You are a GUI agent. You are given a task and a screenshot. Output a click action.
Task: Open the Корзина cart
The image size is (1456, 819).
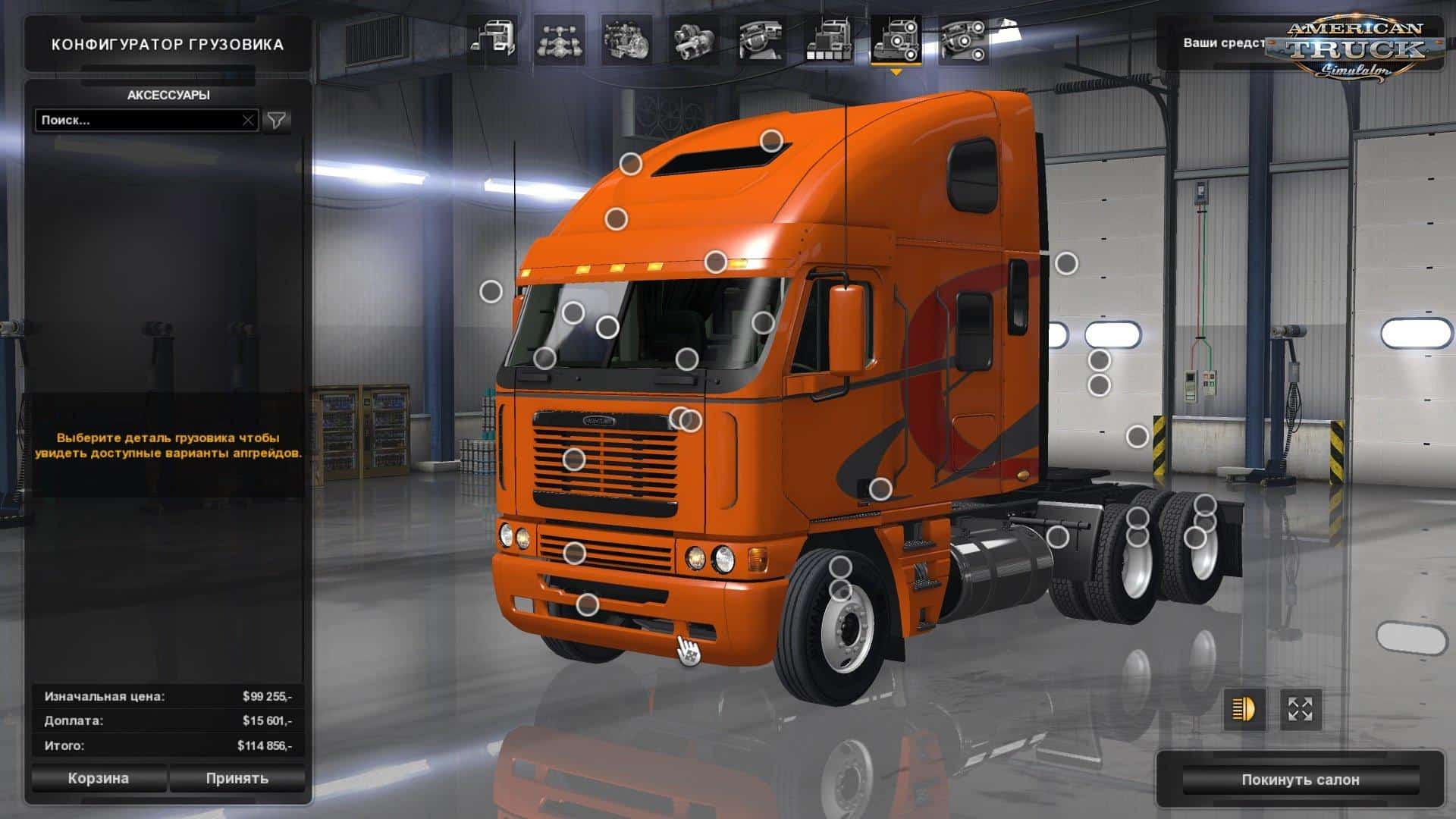click(99, 779)
